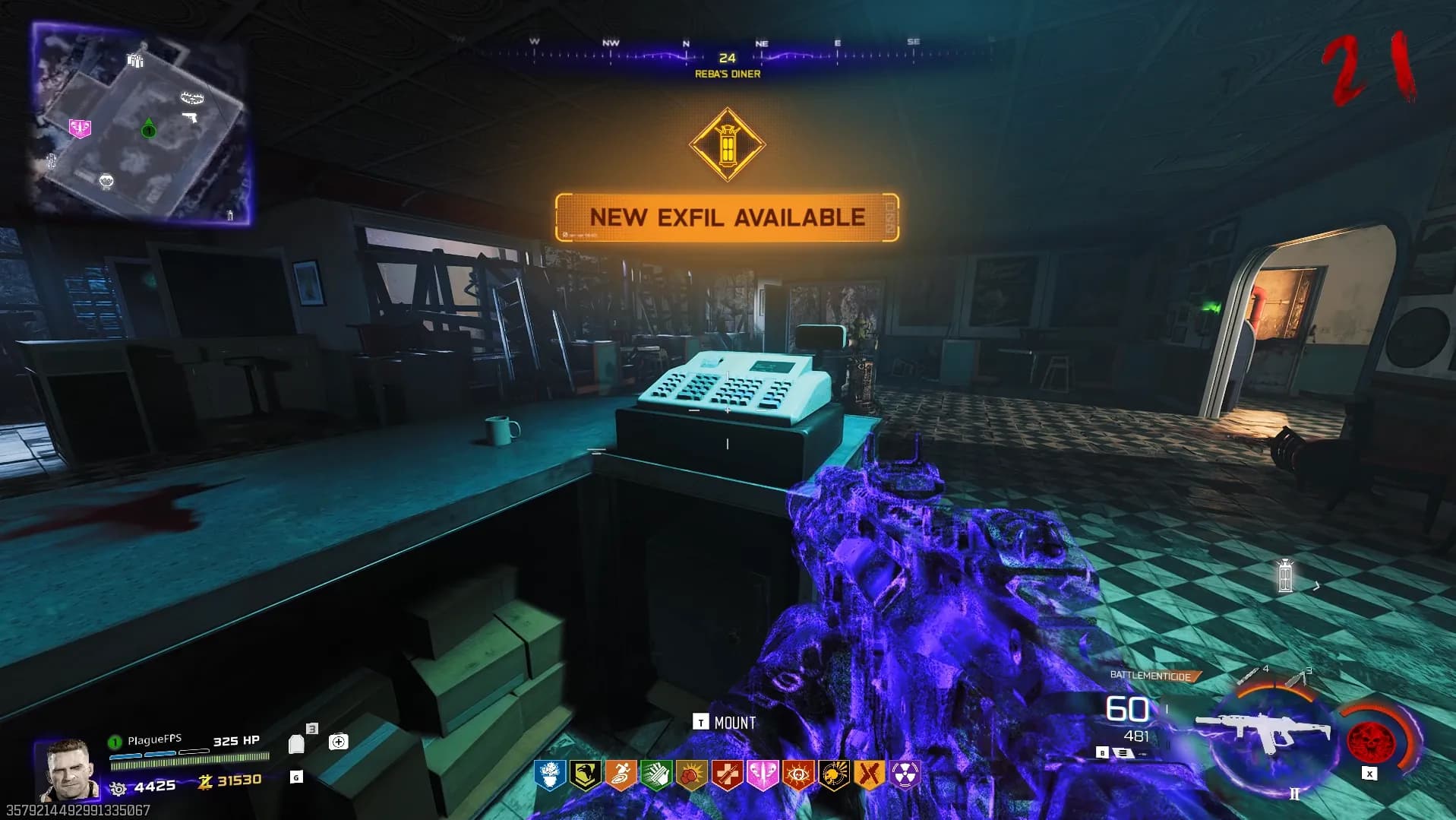Use the self-revive medkit icon
Image resolution: width=1456 pixels, height=820 pixels.
(339, 742)
